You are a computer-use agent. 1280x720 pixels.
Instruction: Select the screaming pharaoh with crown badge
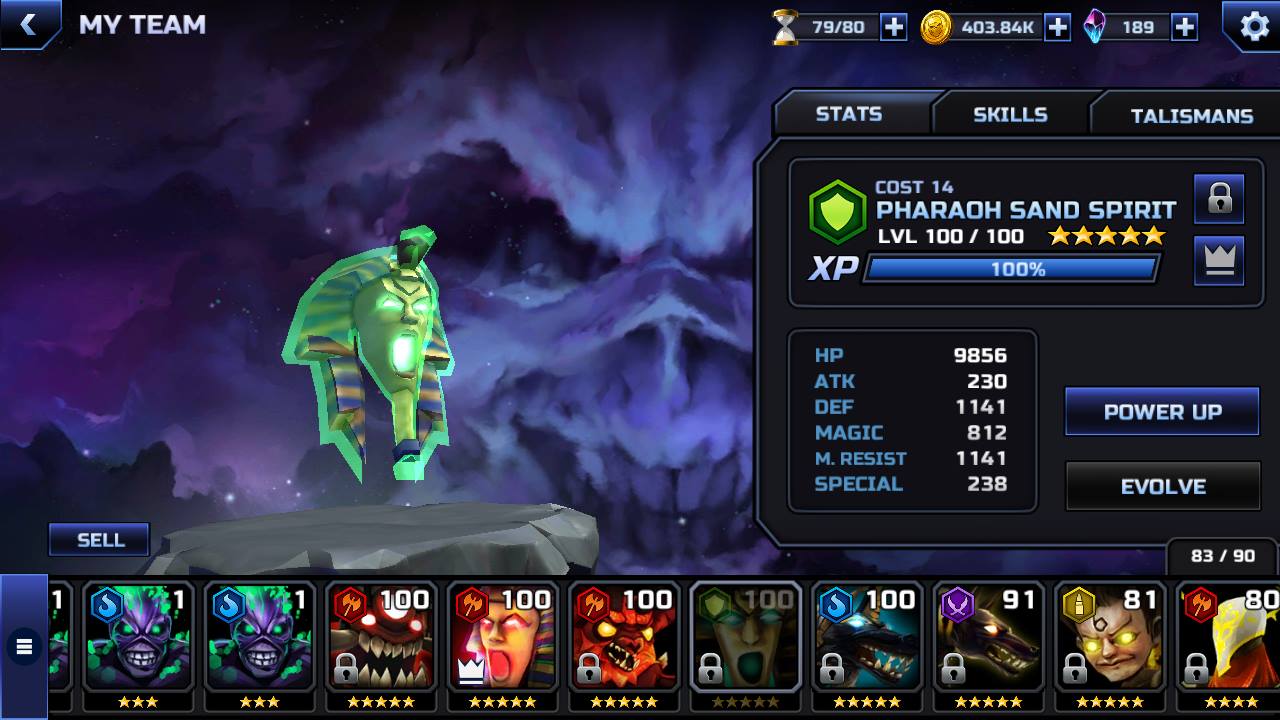point(501,640)
